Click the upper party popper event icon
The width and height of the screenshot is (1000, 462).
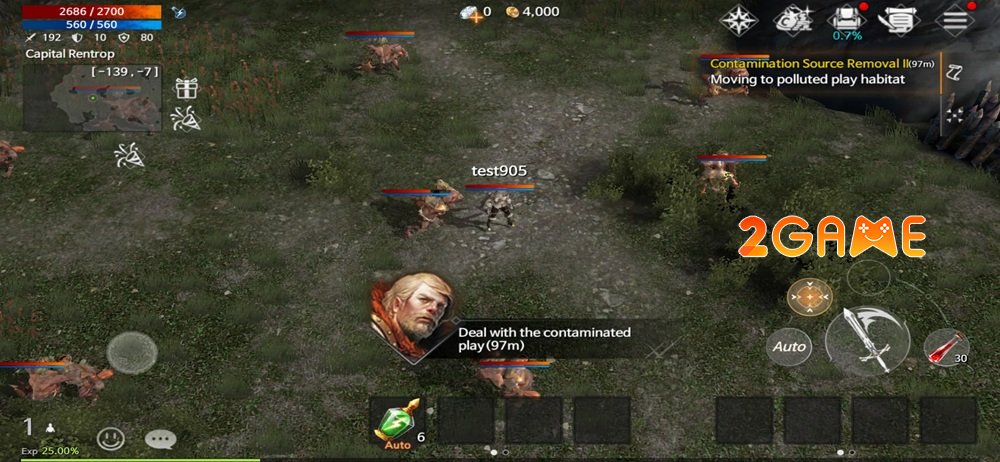pyautogui.click(x=186, y=120)
